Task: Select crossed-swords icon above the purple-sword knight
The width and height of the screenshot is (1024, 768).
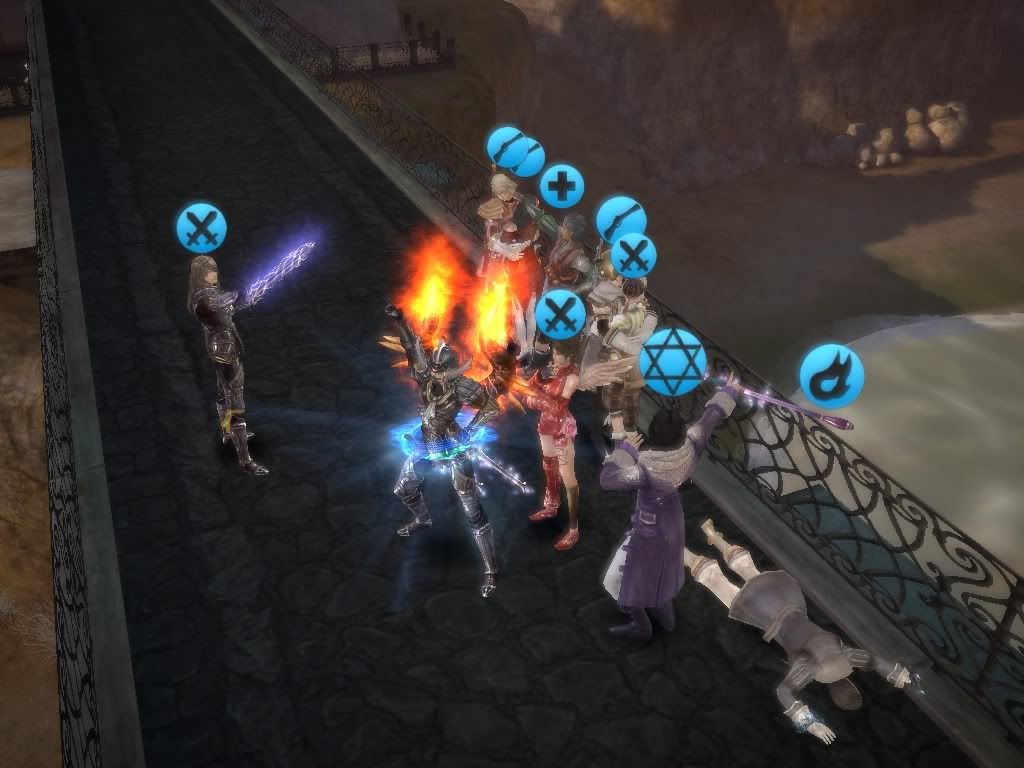Action: [x=202, y=227]
